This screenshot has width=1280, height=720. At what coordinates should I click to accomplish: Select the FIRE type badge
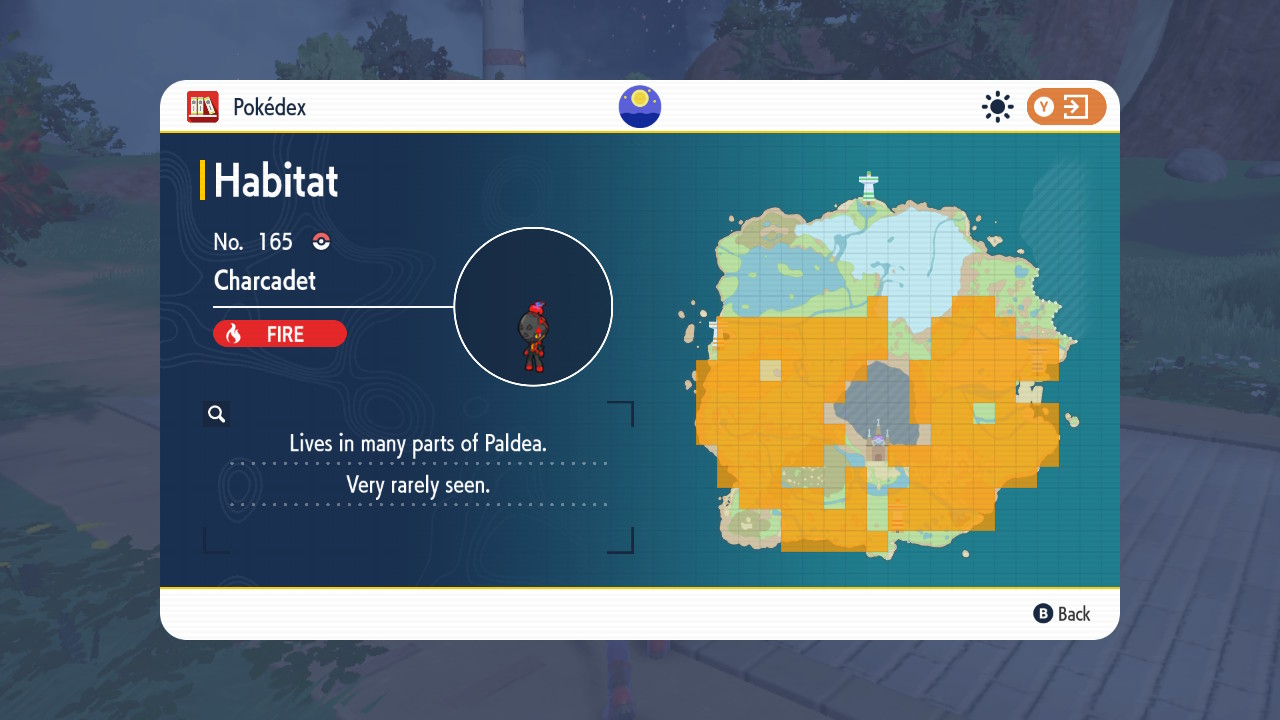280,333
